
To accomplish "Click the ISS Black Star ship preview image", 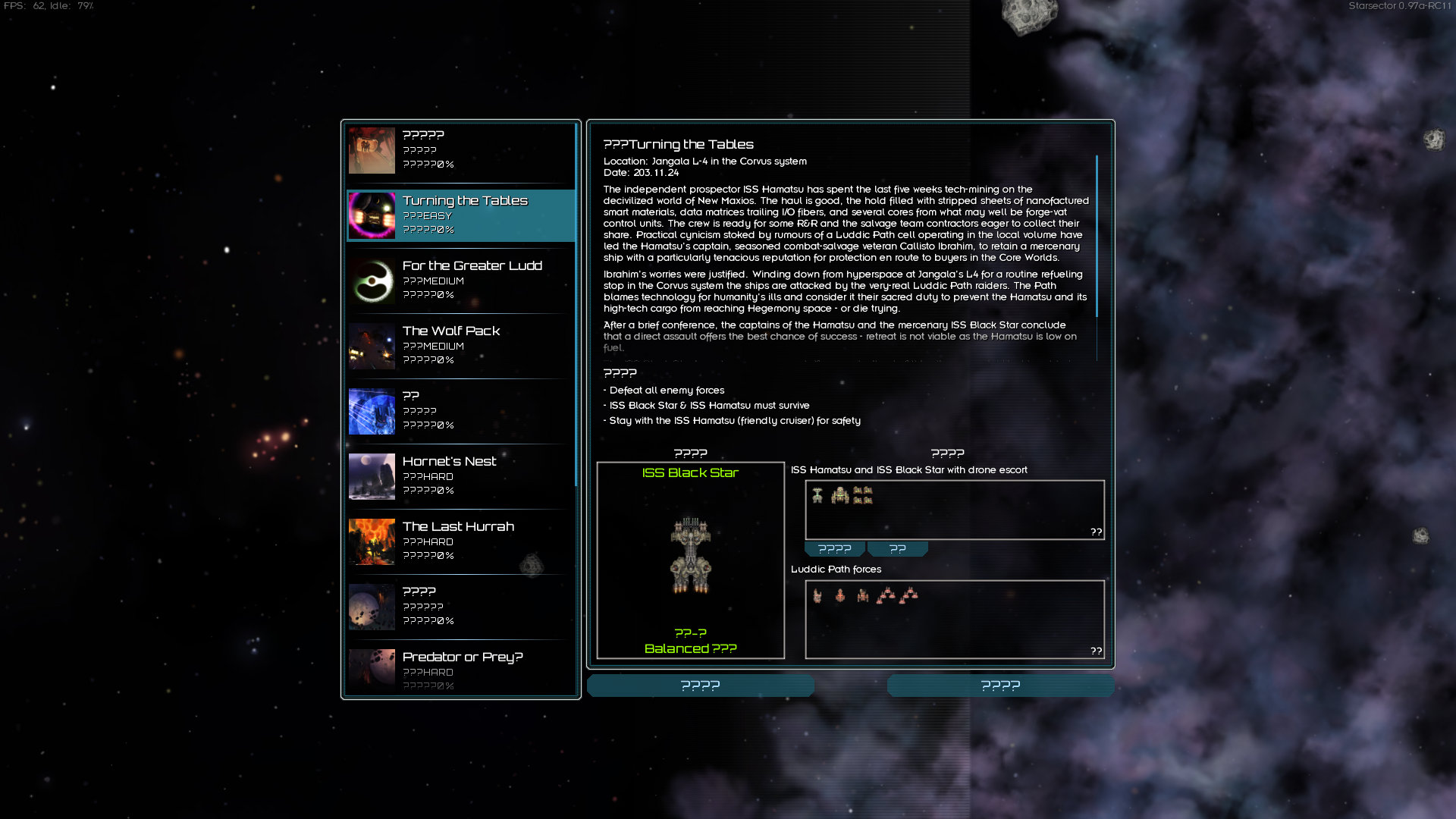I will 689,554.
